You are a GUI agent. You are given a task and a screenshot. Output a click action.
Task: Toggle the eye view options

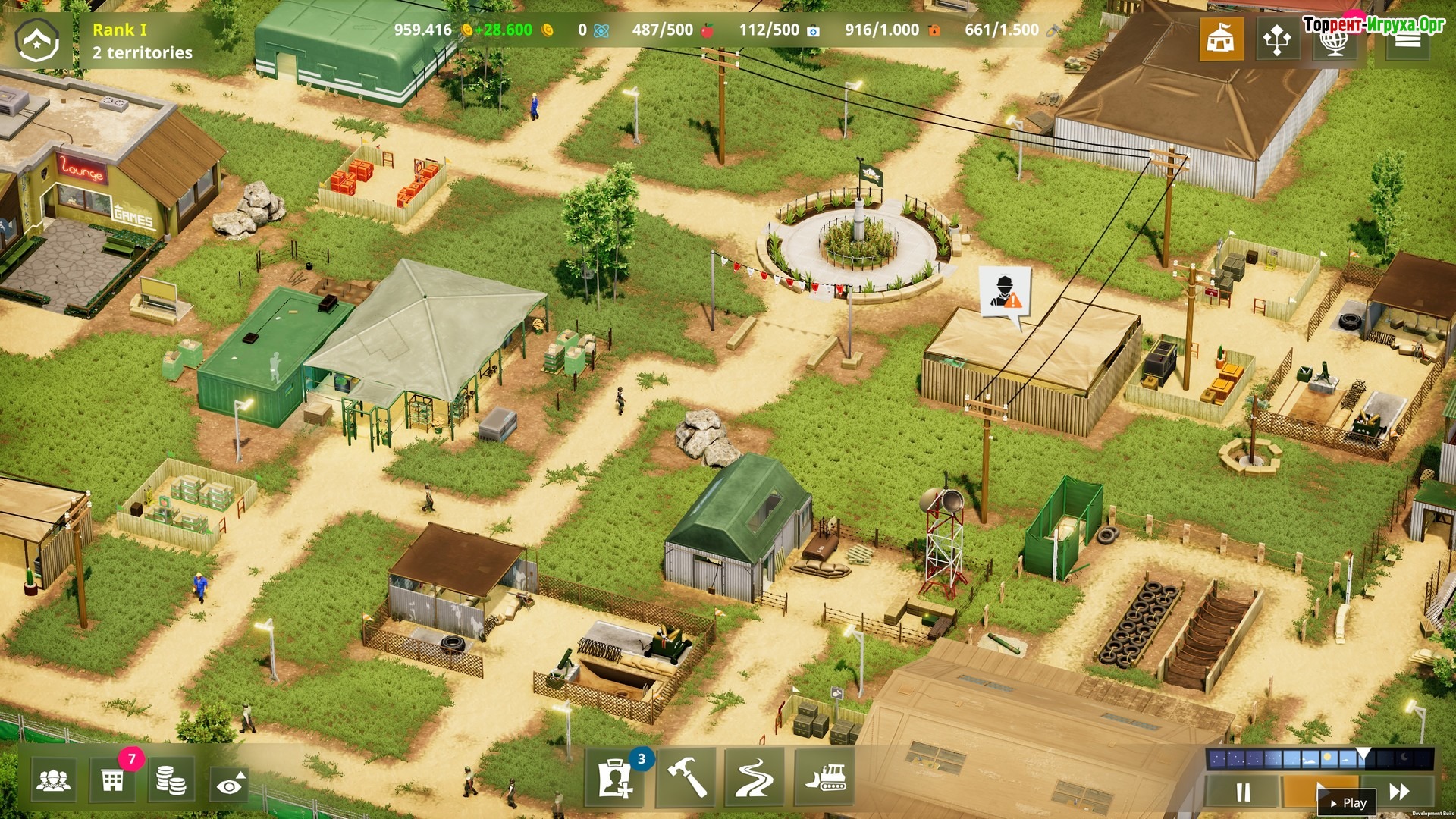(x=230, y=783)
